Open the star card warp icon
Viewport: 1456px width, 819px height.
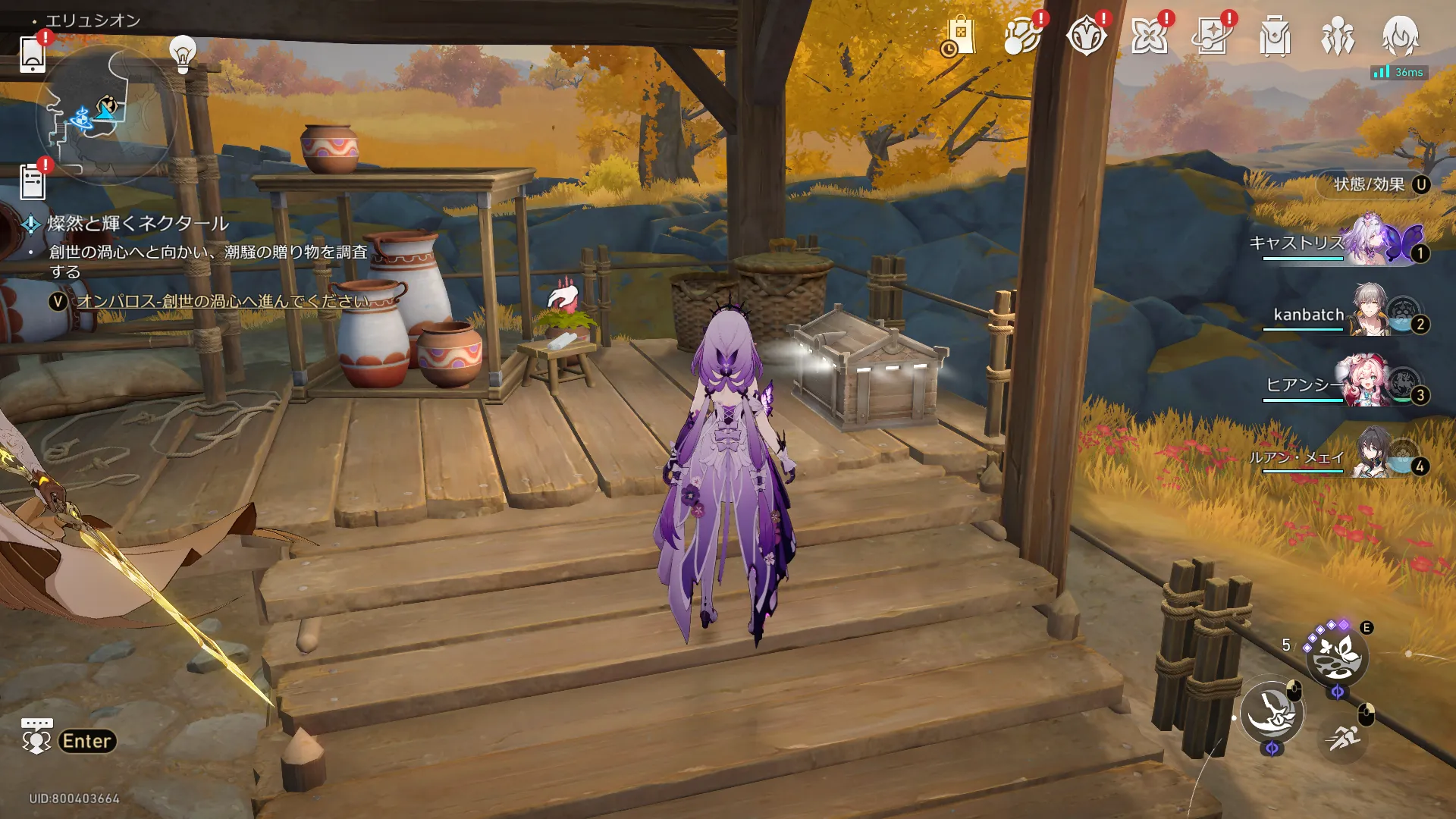click(x=1212, y=36)
